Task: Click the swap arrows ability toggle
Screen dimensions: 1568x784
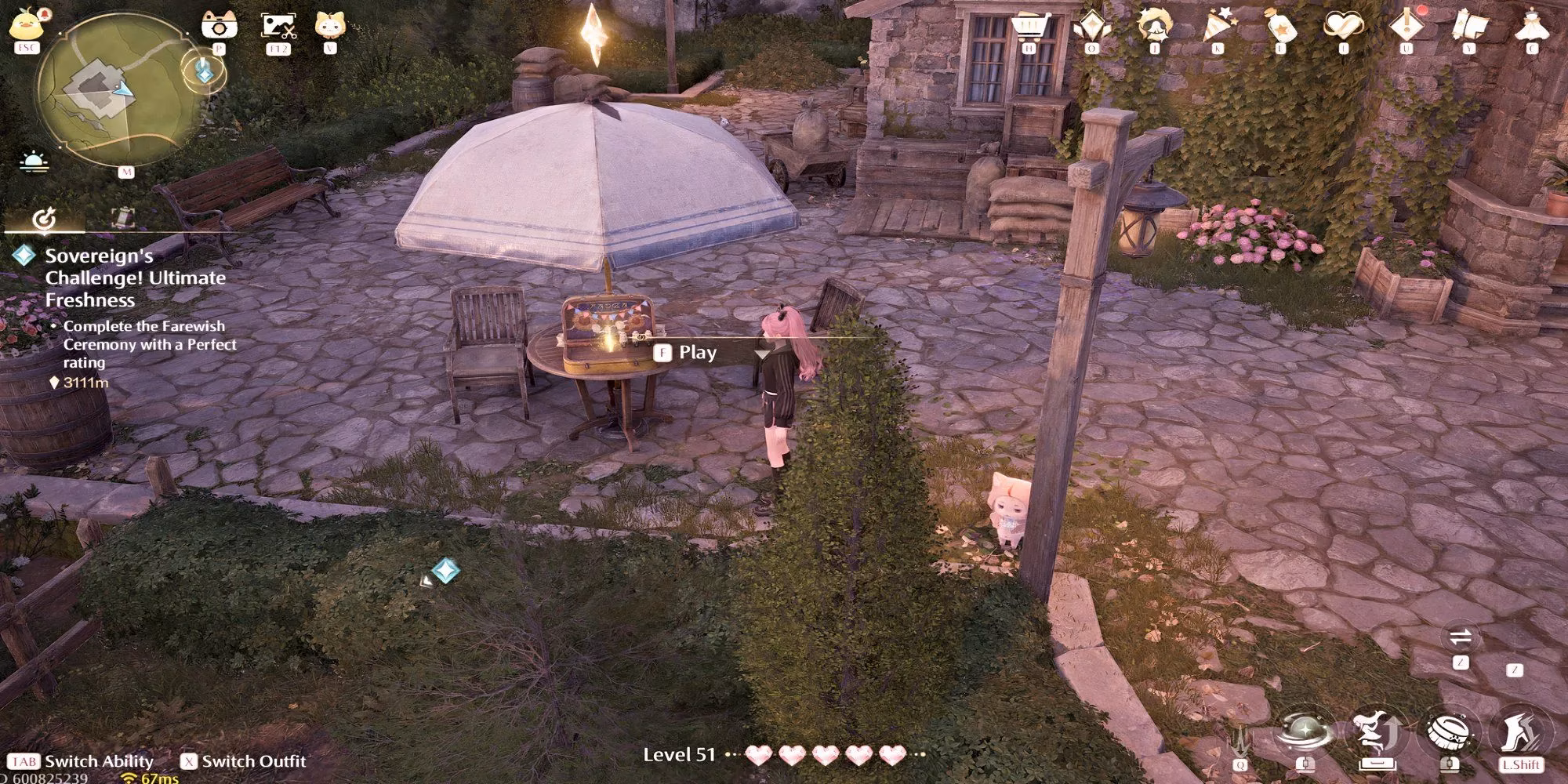Action: (x=1460, y=637)
